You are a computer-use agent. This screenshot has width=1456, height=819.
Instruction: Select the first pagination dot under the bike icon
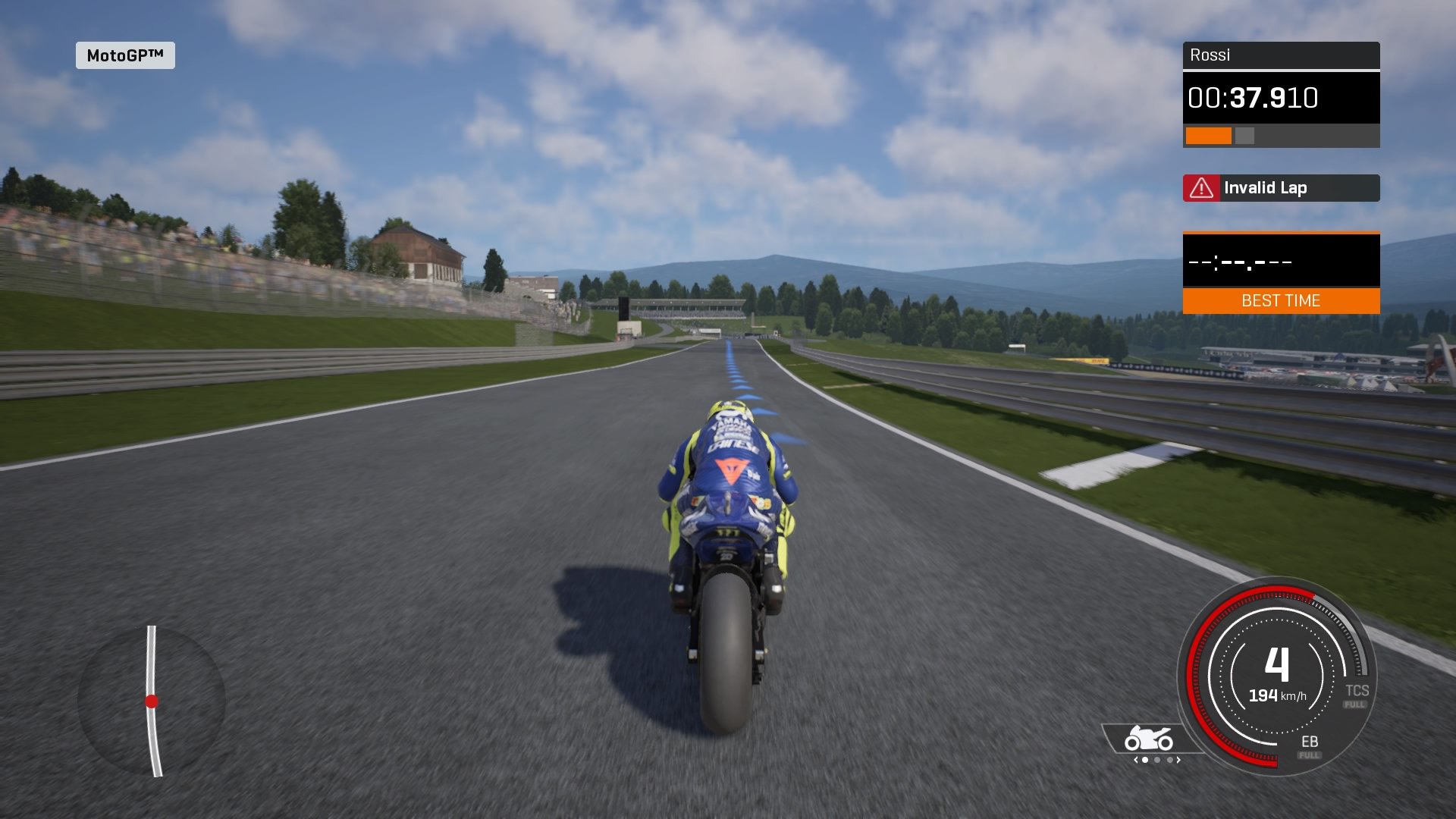(x=1145, y=760)
